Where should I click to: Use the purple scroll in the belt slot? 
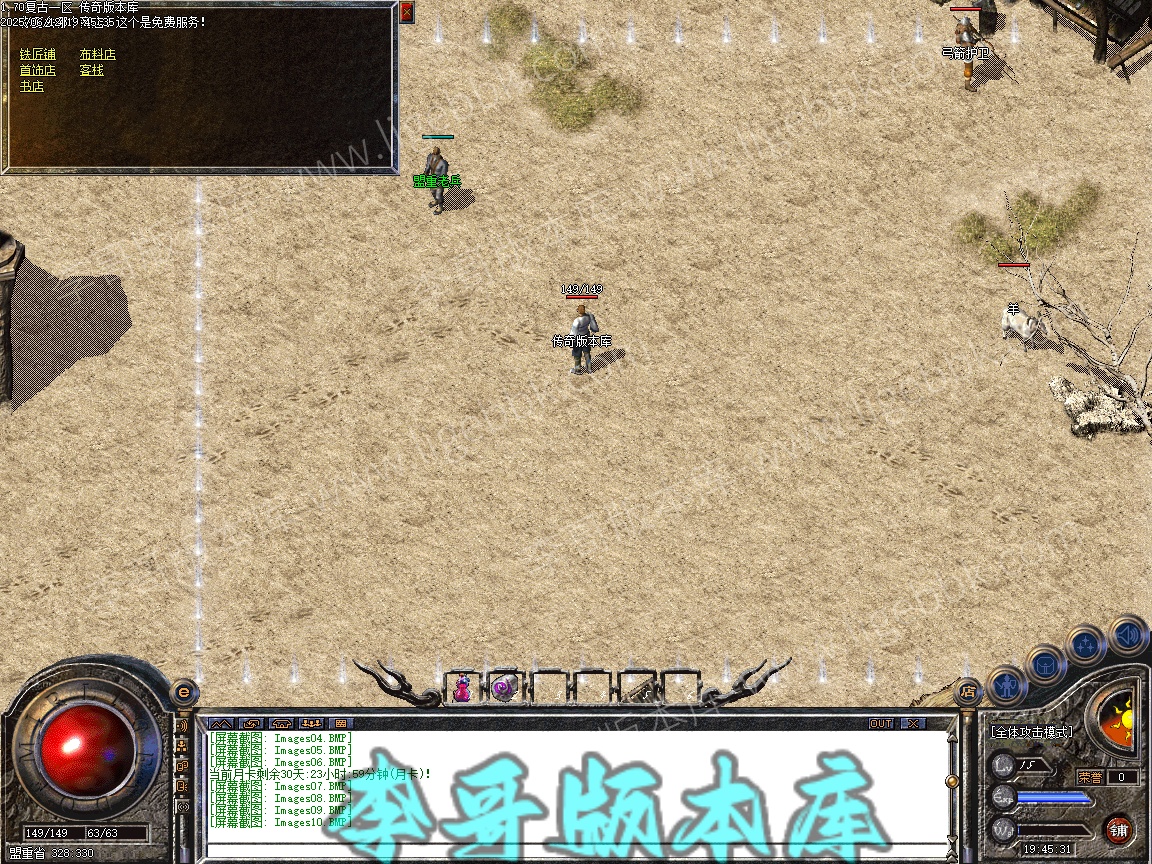505,687
